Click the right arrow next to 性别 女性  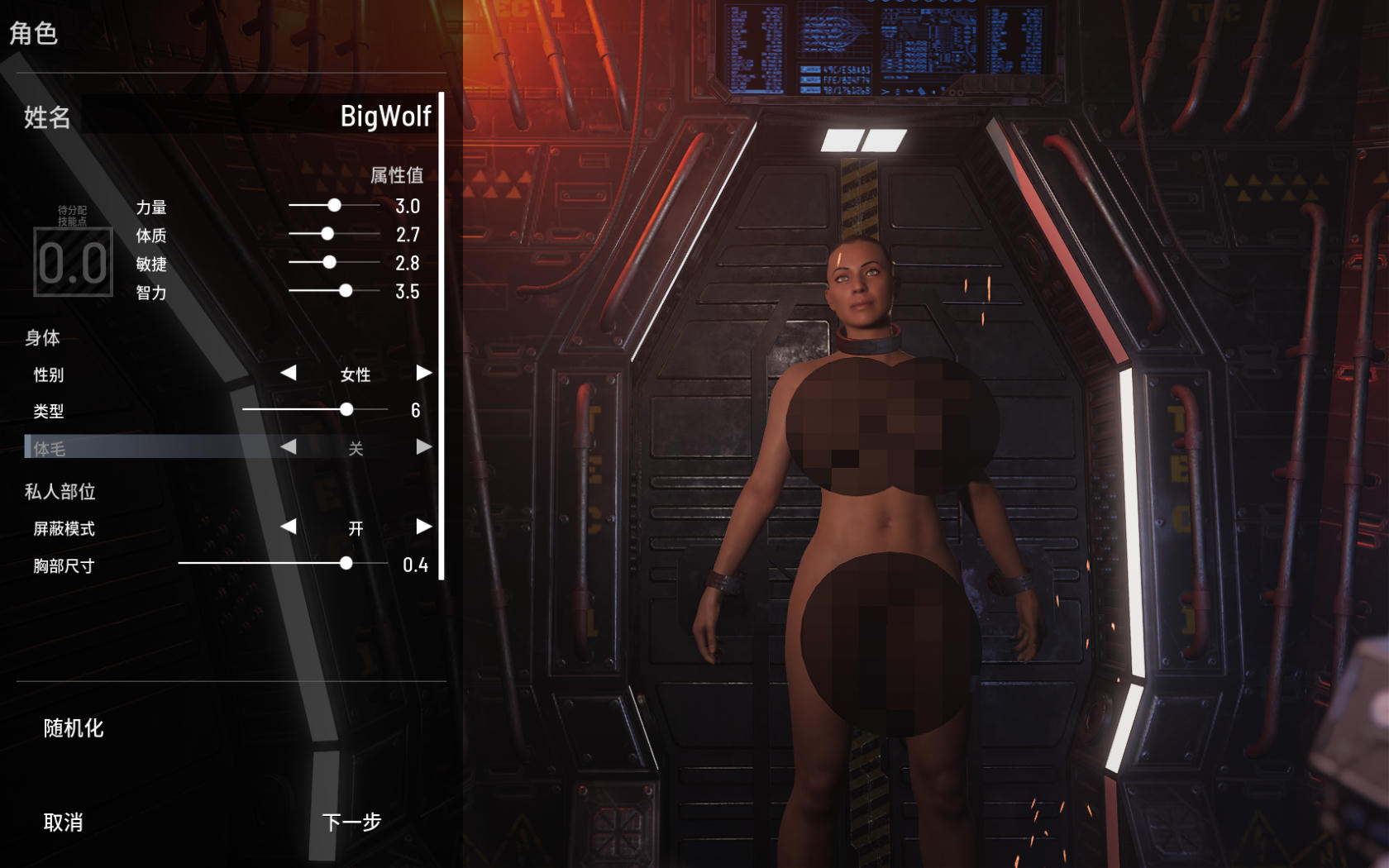tap(425, 374)
